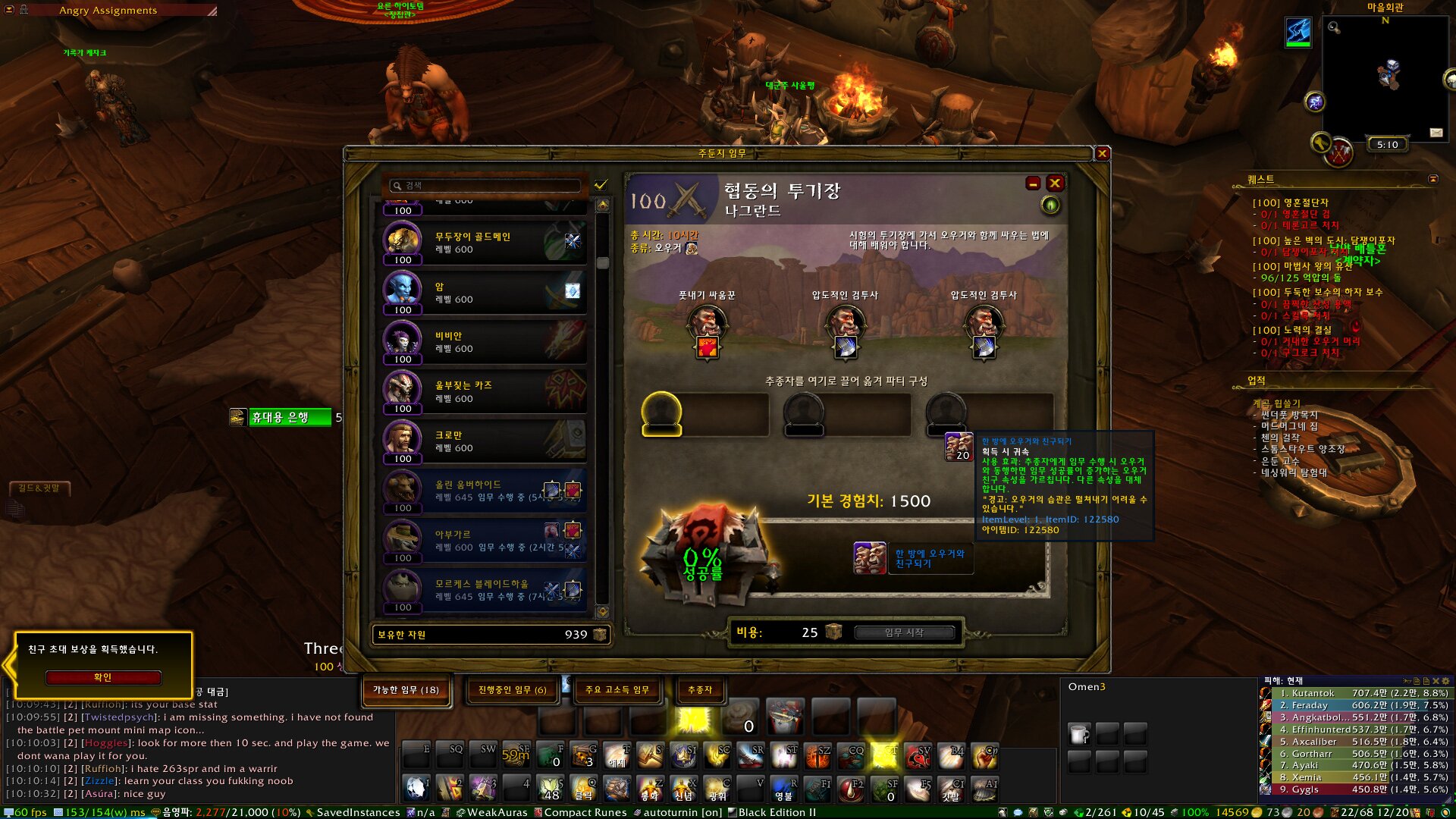
Task: Open the 진행중인 임무 (6) tab
Action: [512, 690]
